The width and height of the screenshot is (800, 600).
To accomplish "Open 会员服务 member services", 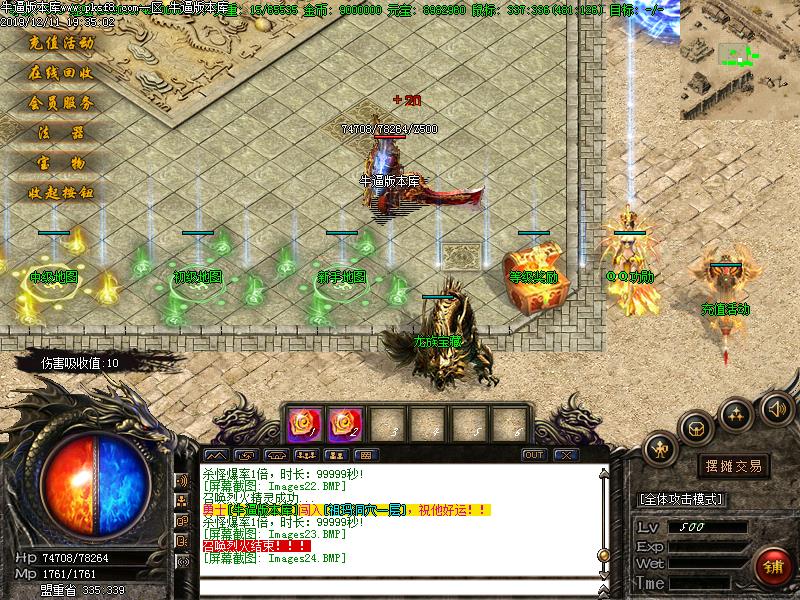I will tap(62, 103).
